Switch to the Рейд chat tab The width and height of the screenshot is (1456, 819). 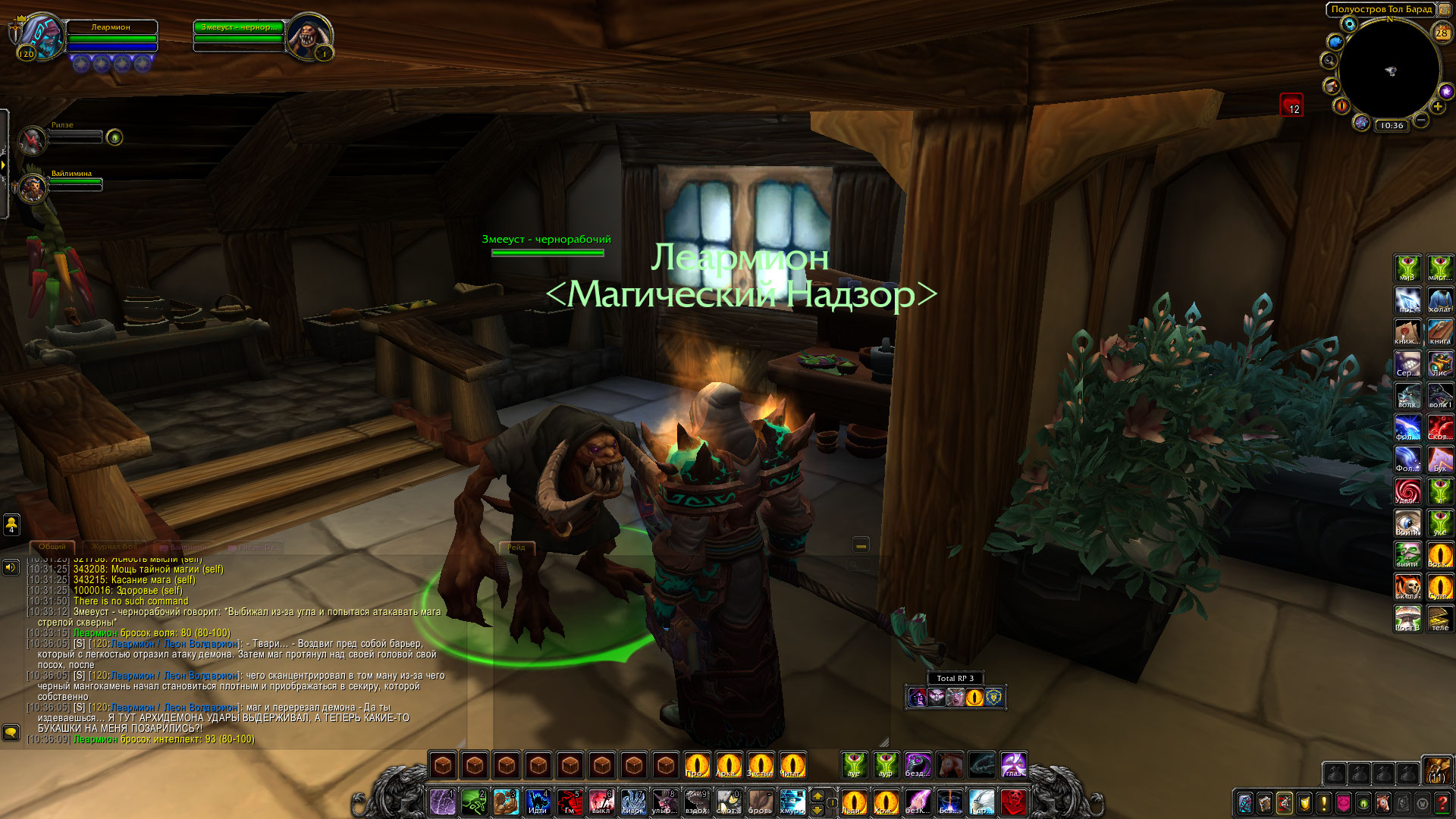click(516, 547)
